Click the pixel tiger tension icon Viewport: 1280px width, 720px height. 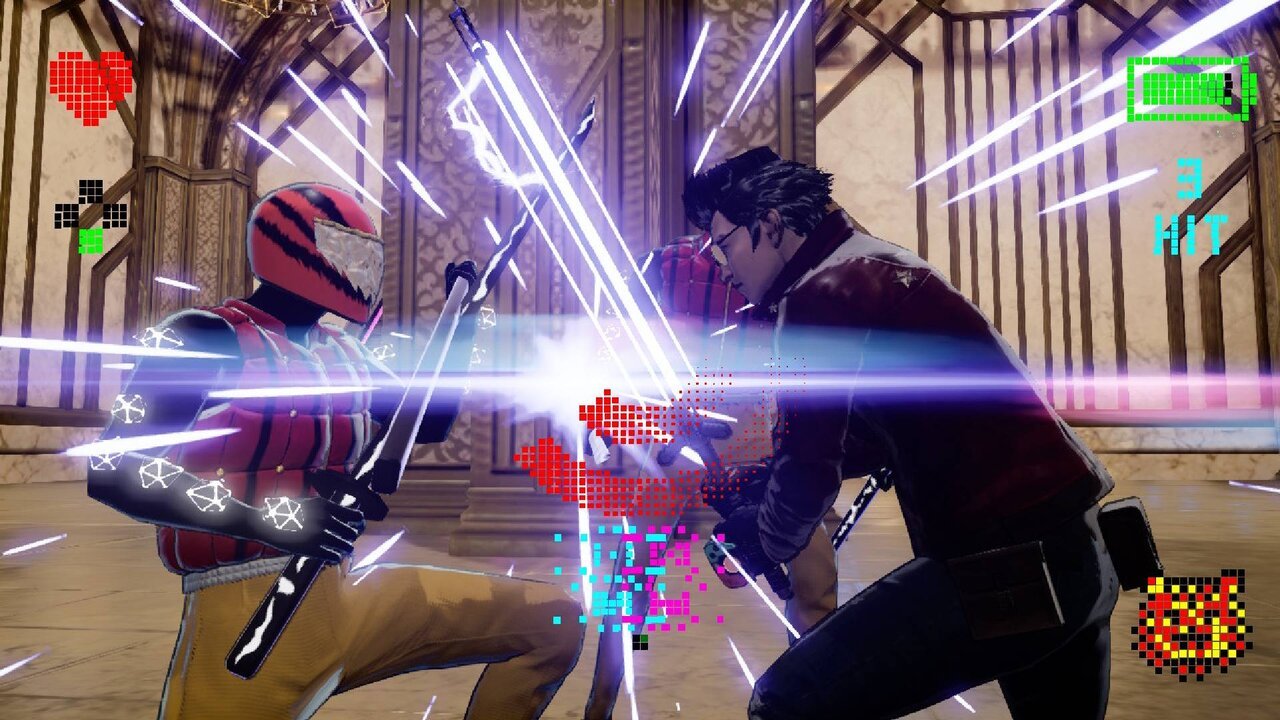1190,624
